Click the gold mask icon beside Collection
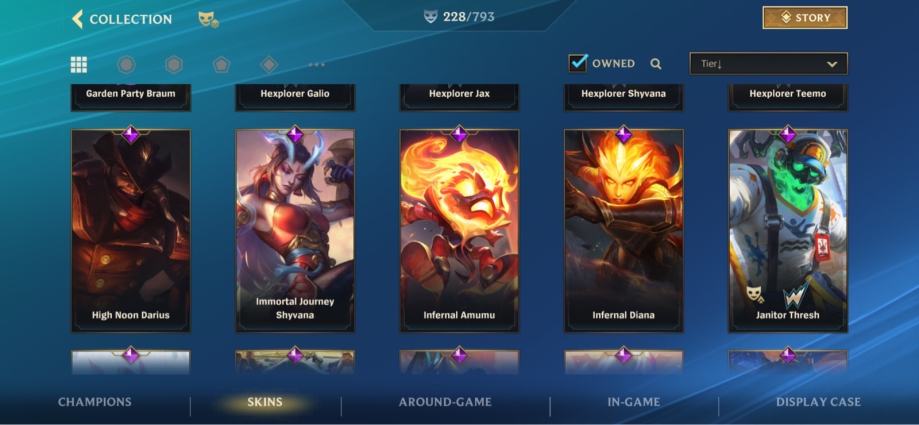This screenshot has width=919, height=425. pos(208,19)
